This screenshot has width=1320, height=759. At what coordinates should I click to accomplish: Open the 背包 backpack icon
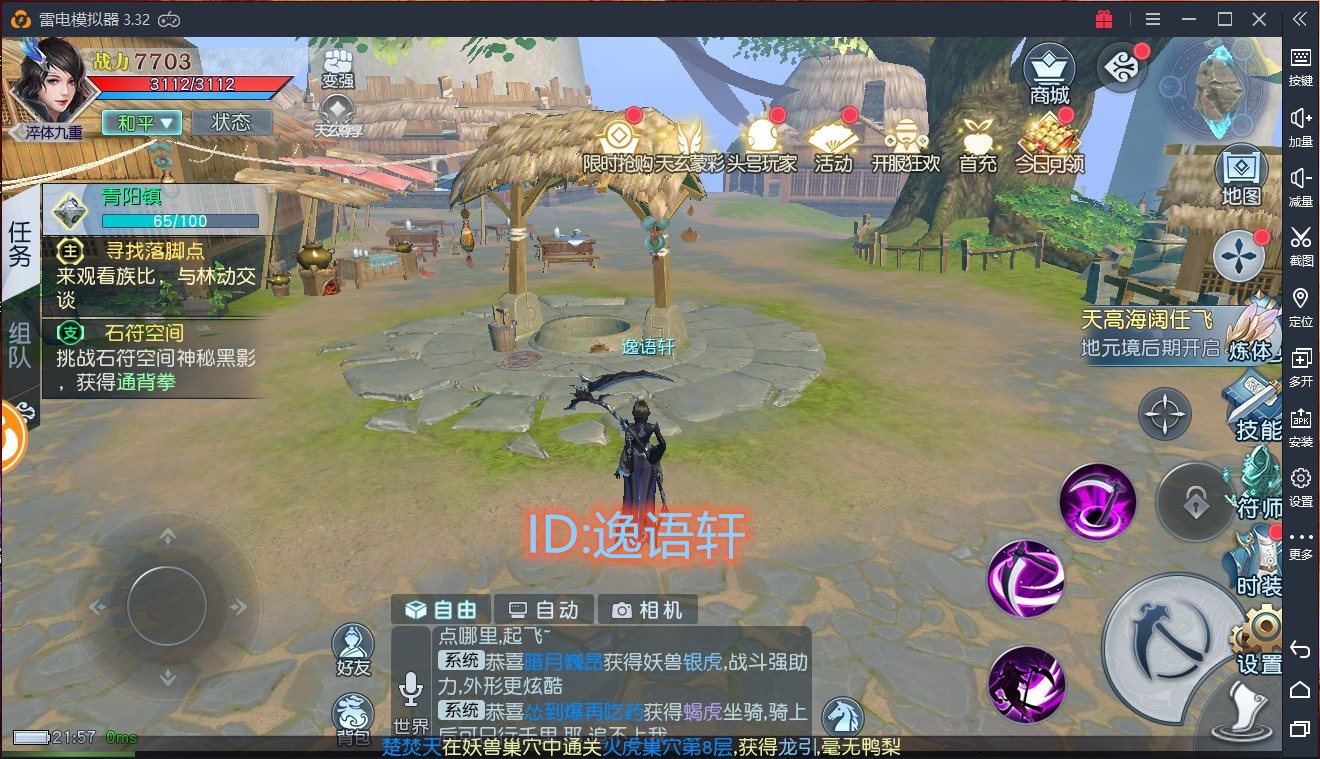(352, 720)
